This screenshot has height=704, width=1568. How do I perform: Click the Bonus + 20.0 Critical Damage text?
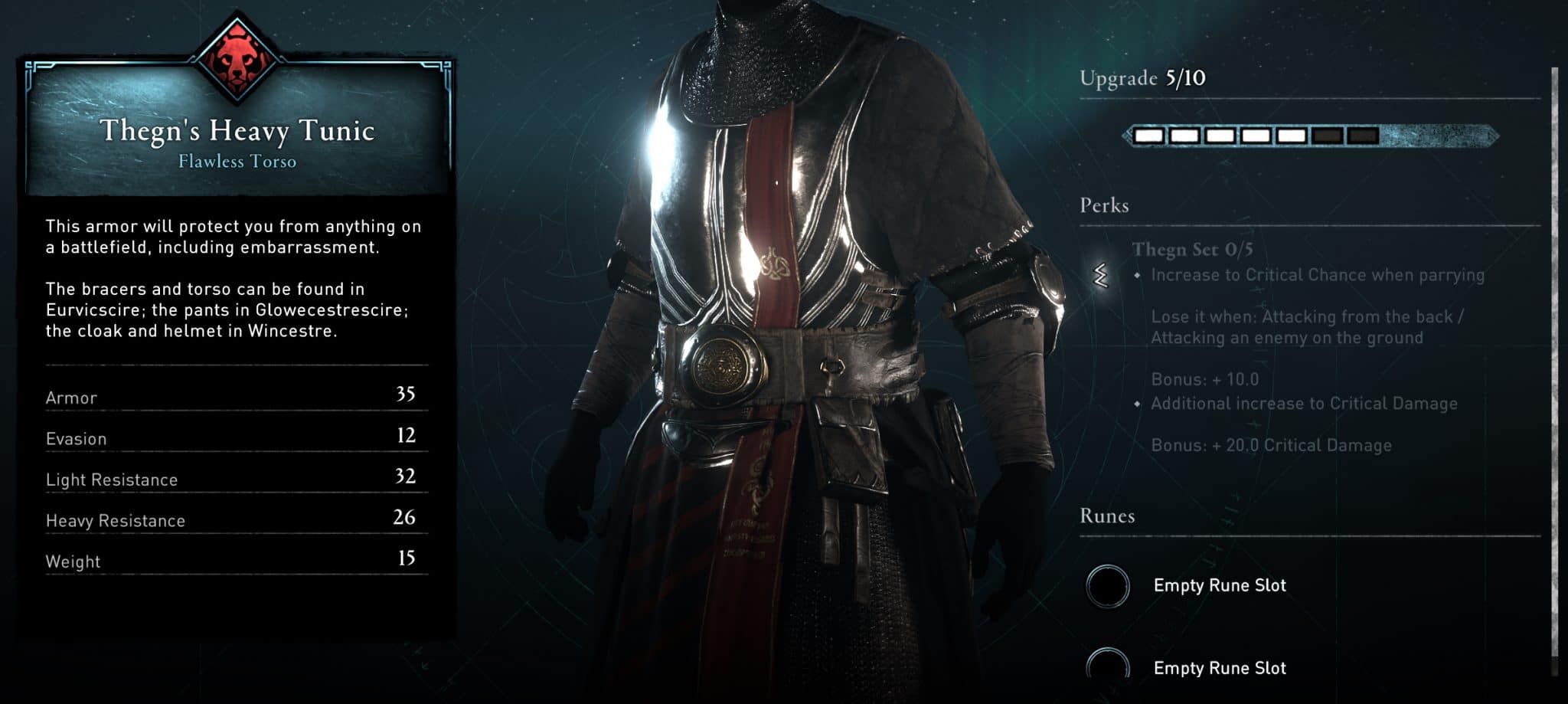[1271, 445]
